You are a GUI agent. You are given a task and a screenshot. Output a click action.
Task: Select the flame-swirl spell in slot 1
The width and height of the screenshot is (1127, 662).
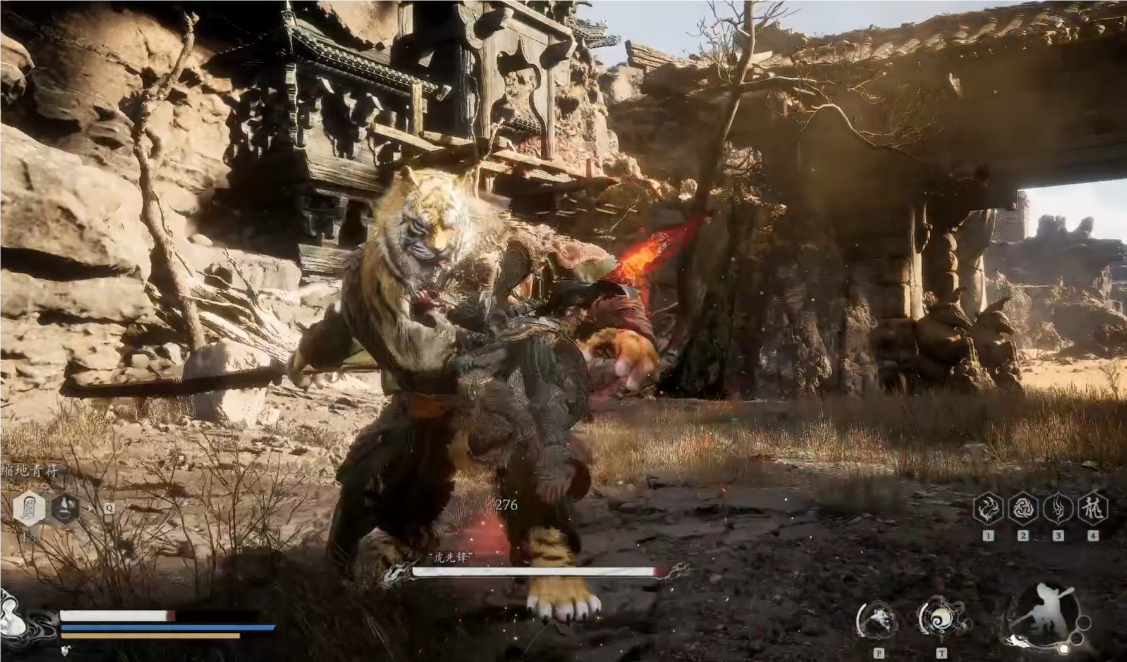(x=988, y=509)
